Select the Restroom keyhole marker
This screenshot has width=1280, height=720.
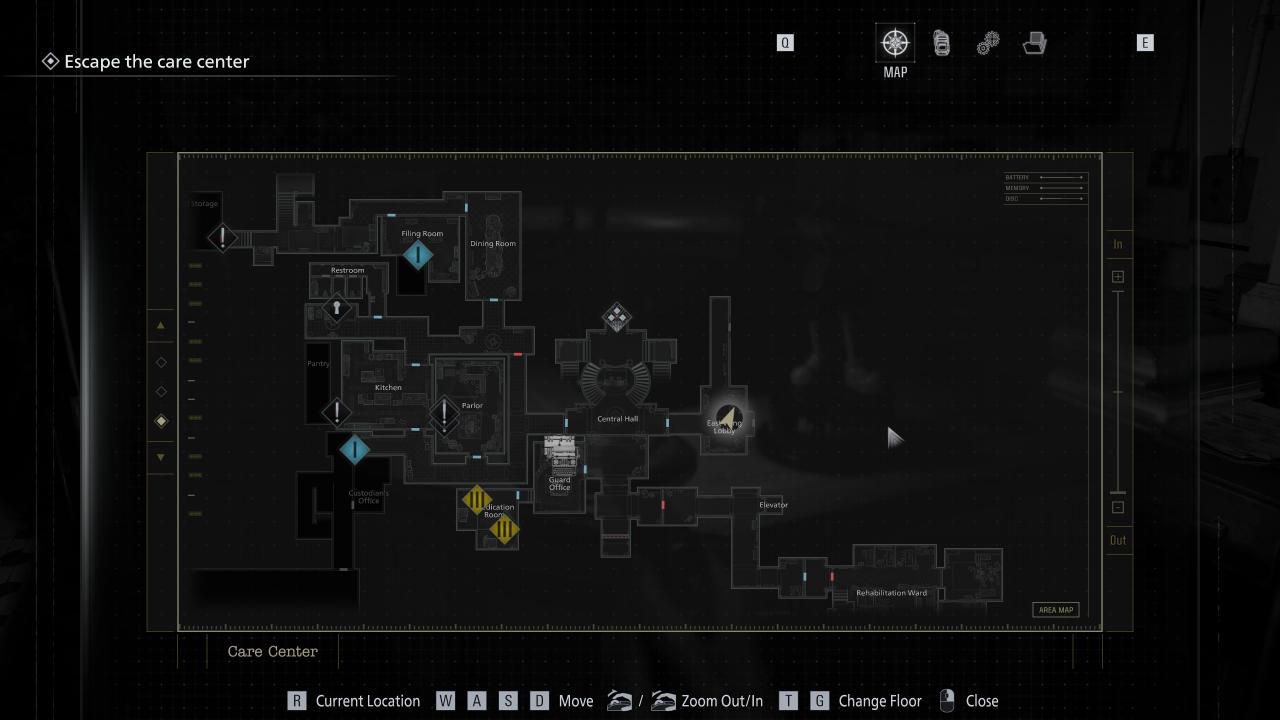(337, 308)
